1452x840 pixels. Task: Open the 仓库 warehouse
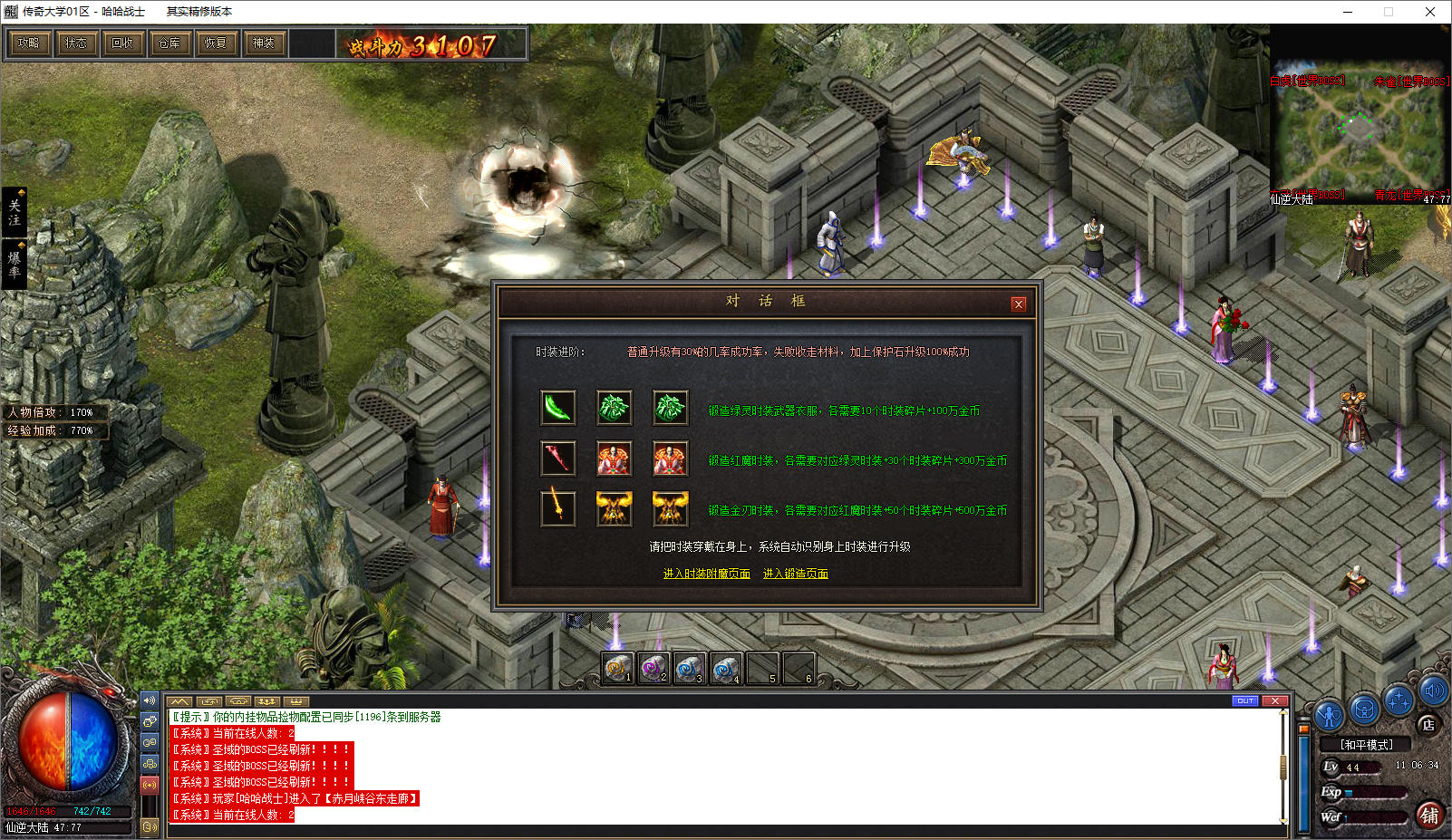pos(169,43)
